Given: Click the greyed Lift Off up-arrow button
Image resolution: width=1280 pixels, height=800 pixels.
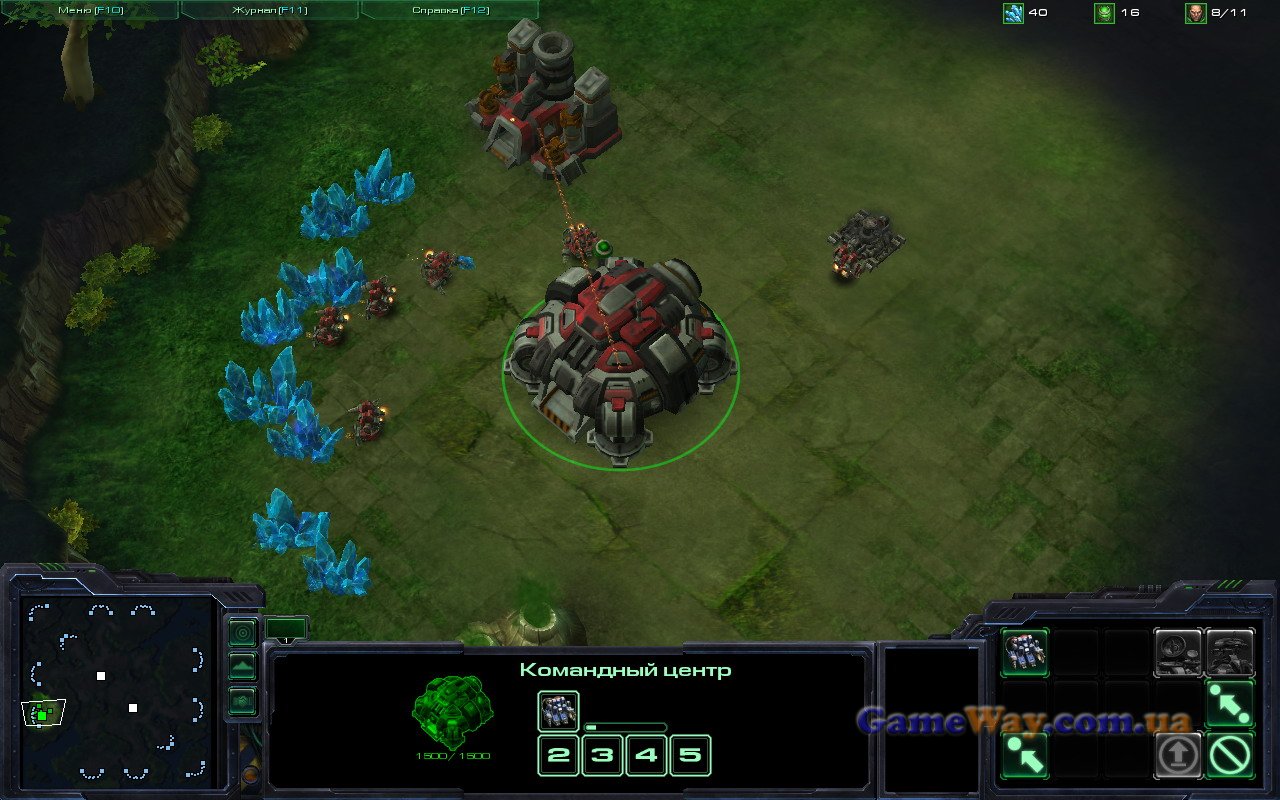Looking at the screenshot, I should [x=1178, y=755].
